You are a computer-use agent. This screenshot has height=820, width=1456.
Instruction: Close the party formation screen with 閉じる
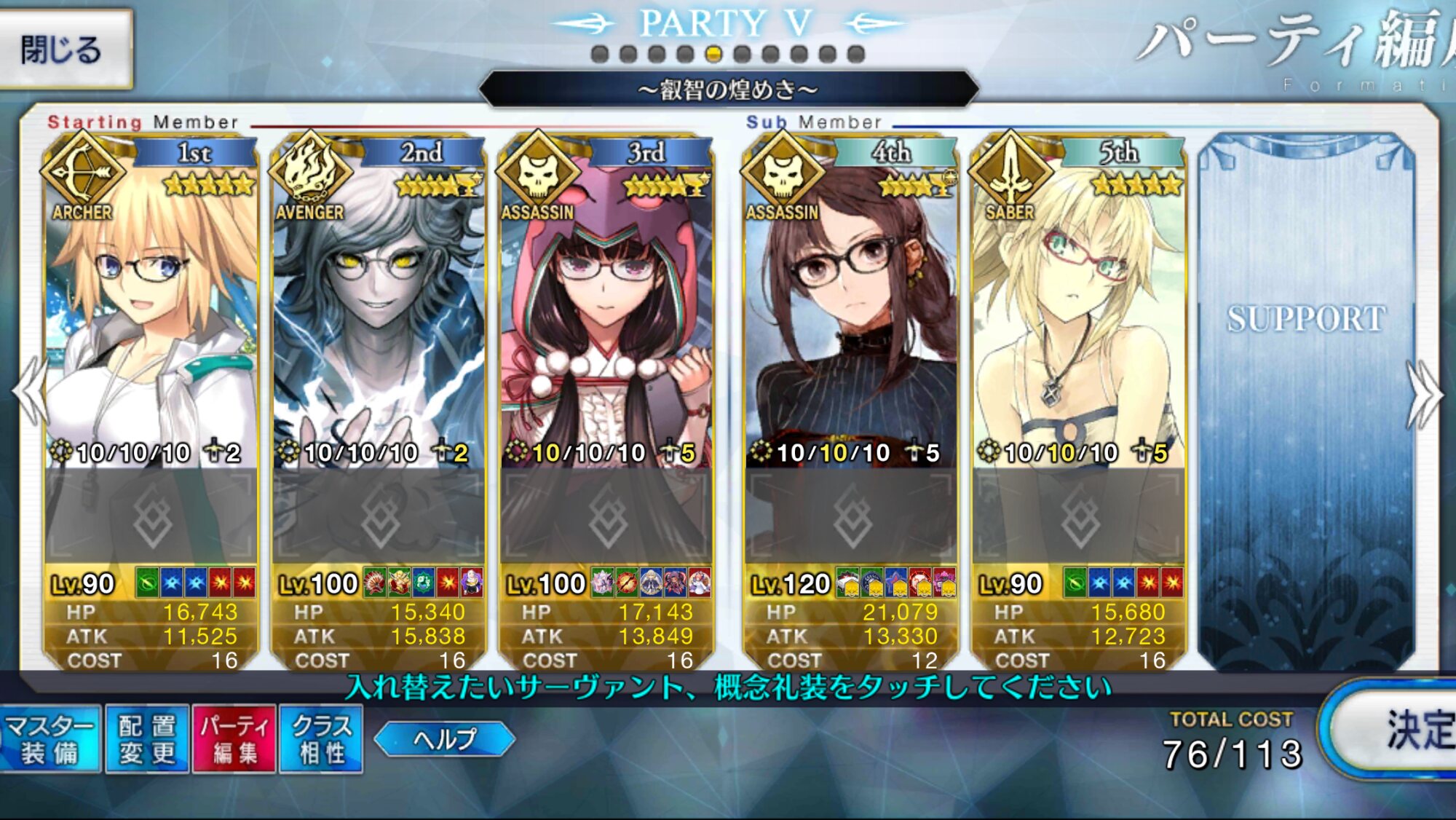click(x=64, y=50)
